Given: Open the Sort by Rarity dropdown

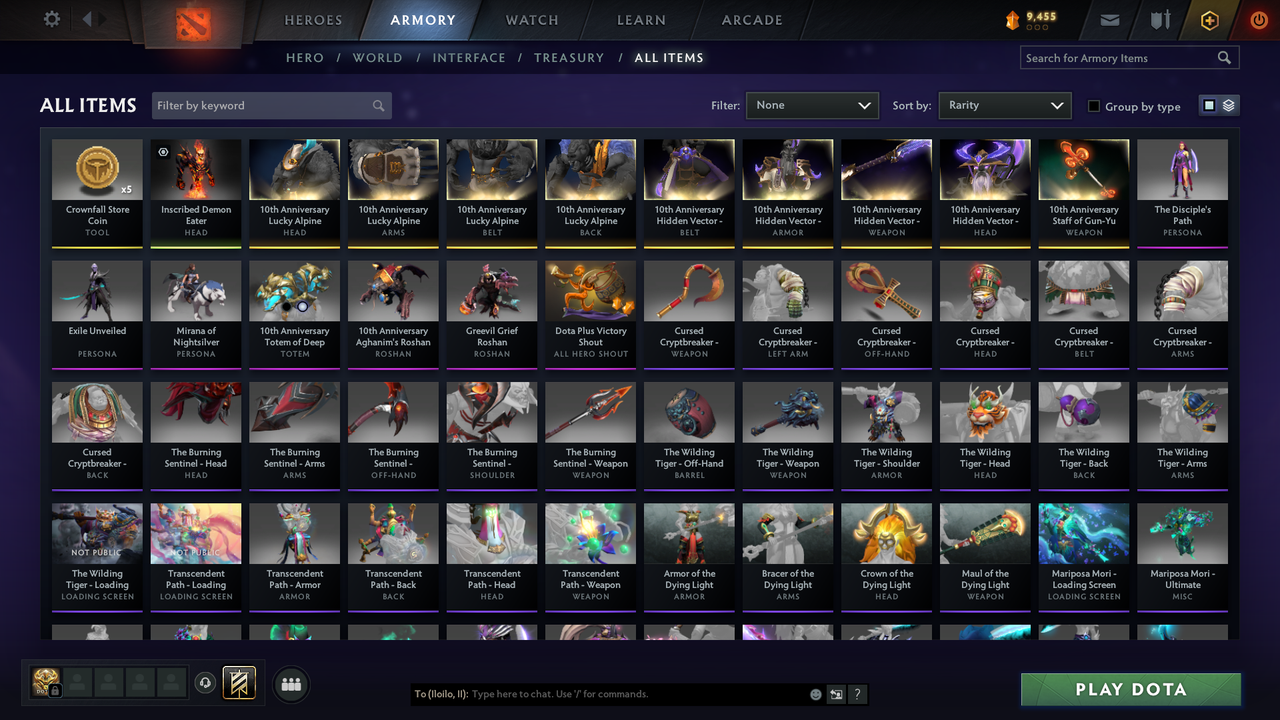Looking at the screenshot, I should point(1004,105).
